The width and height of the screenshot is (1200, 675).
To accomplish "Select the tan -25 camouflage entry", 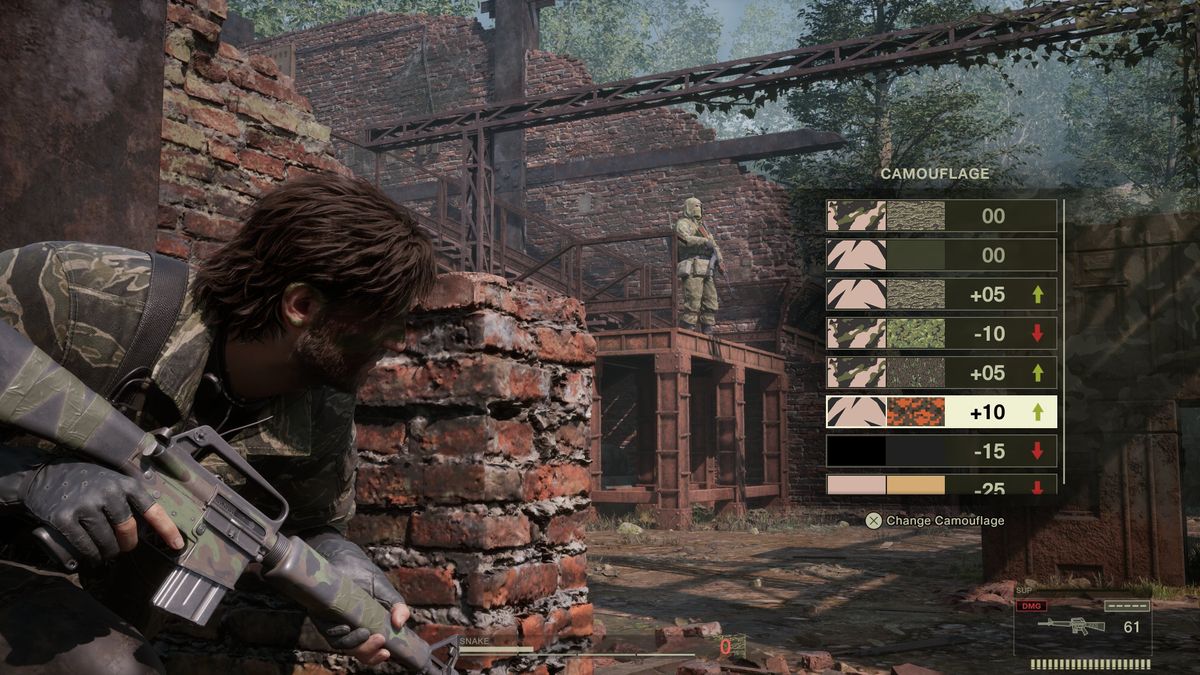I will point(940,486).
